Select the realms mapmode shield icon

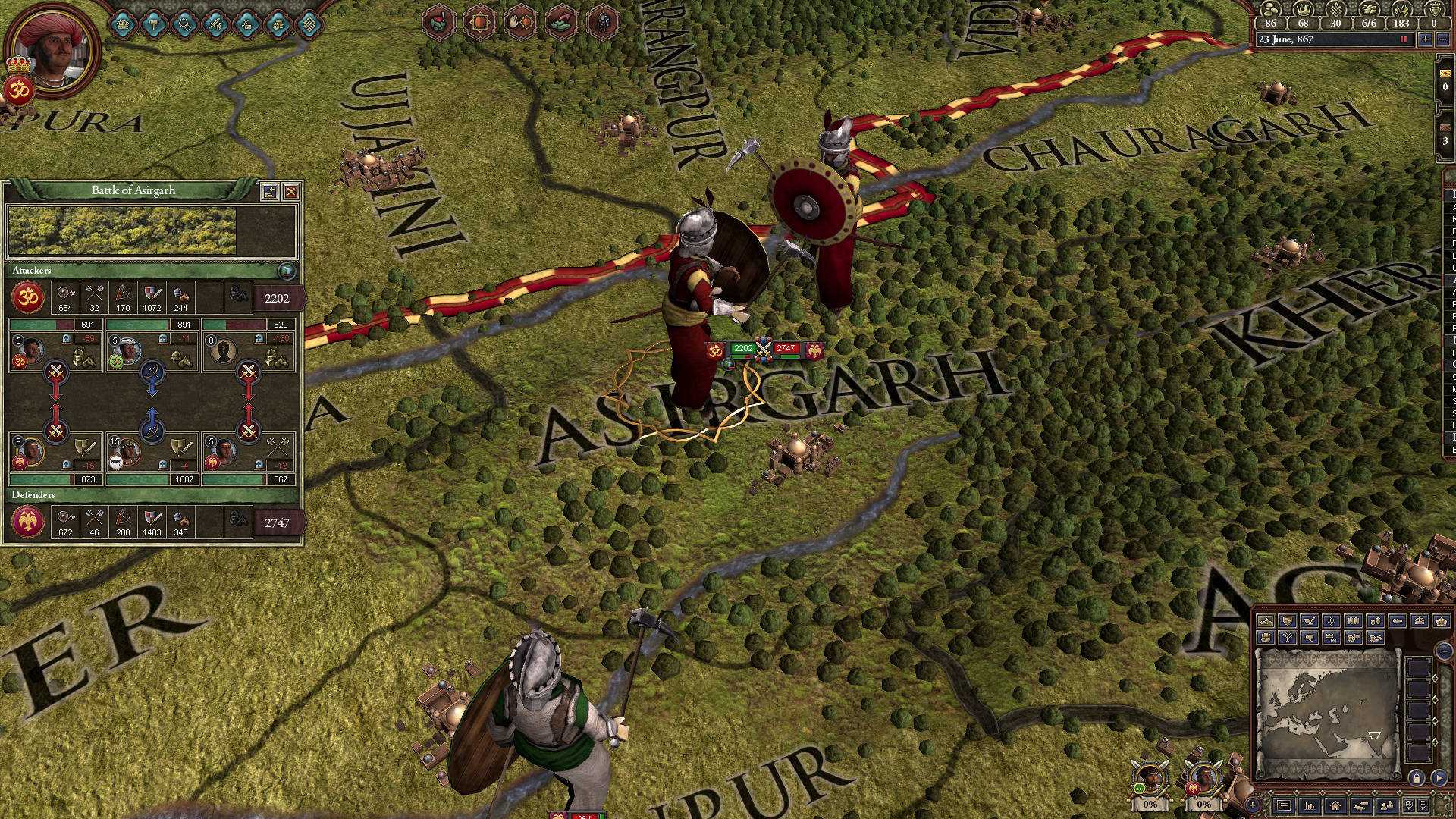[x=1288, y=620]
